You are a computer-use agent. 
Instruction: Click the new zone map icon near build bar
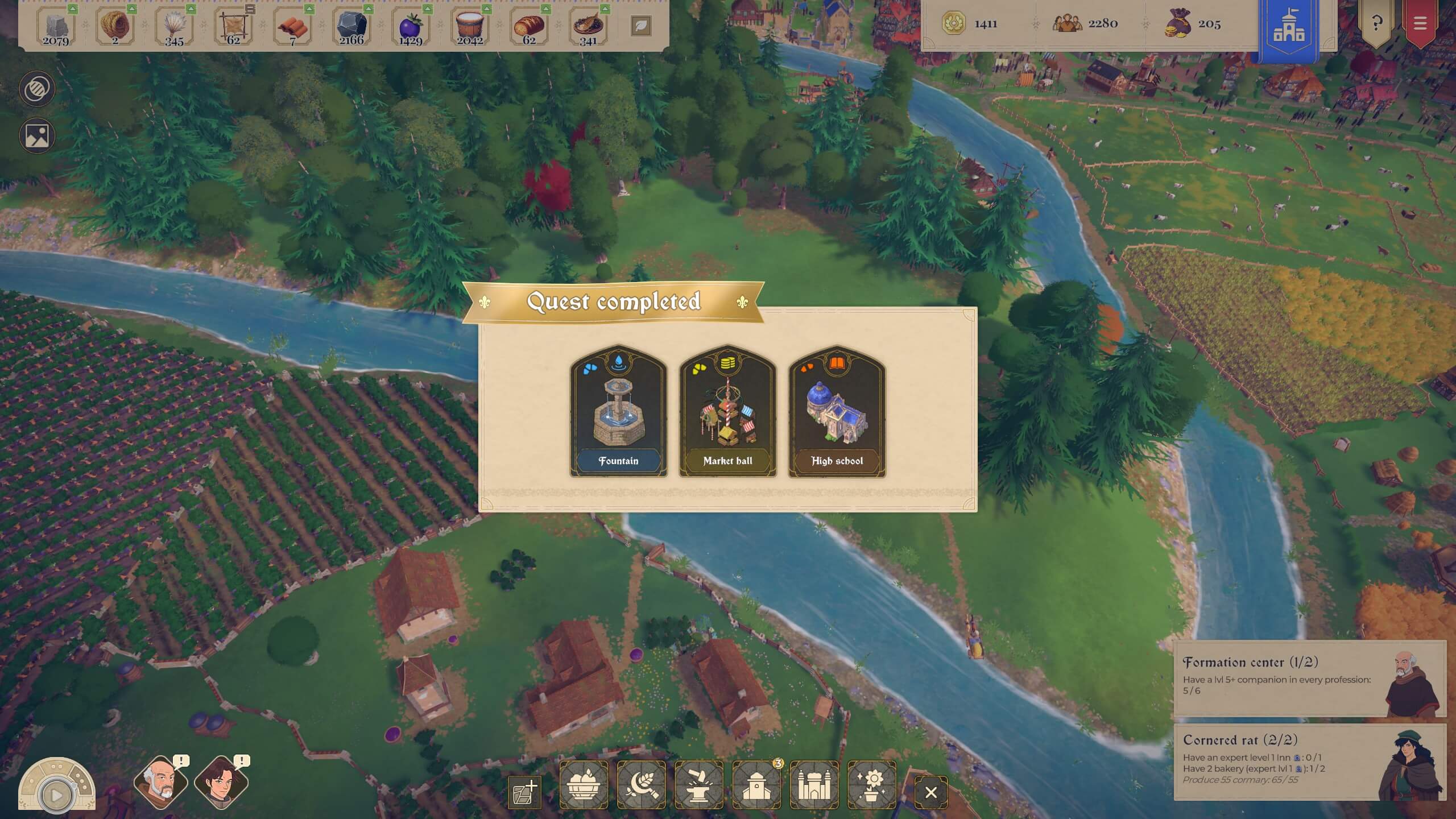pos(524,791)
